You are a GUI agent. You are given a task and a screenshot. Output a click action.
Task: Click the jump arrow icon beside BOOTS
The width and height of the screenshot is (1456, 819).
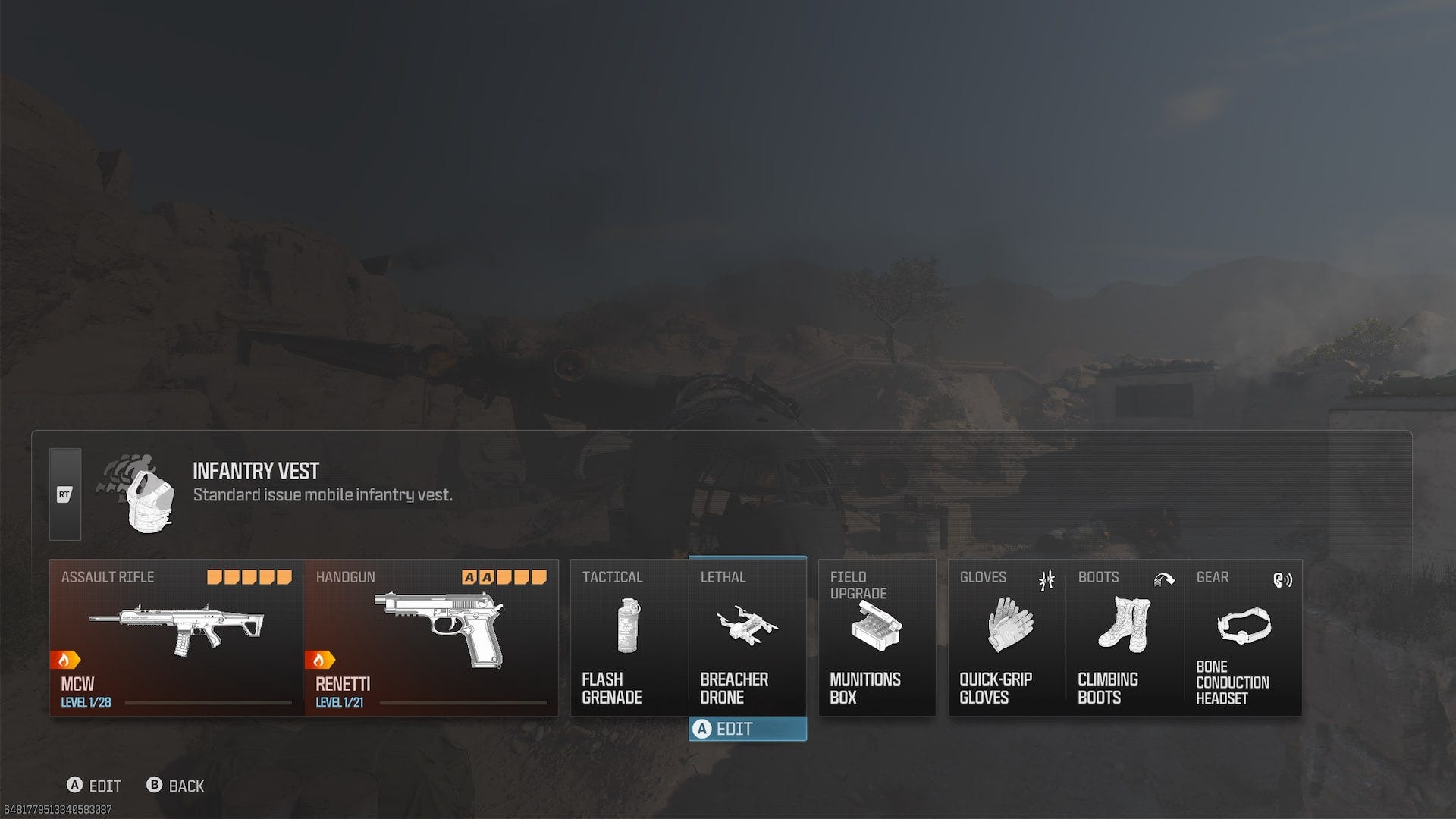pos(1166,581)
